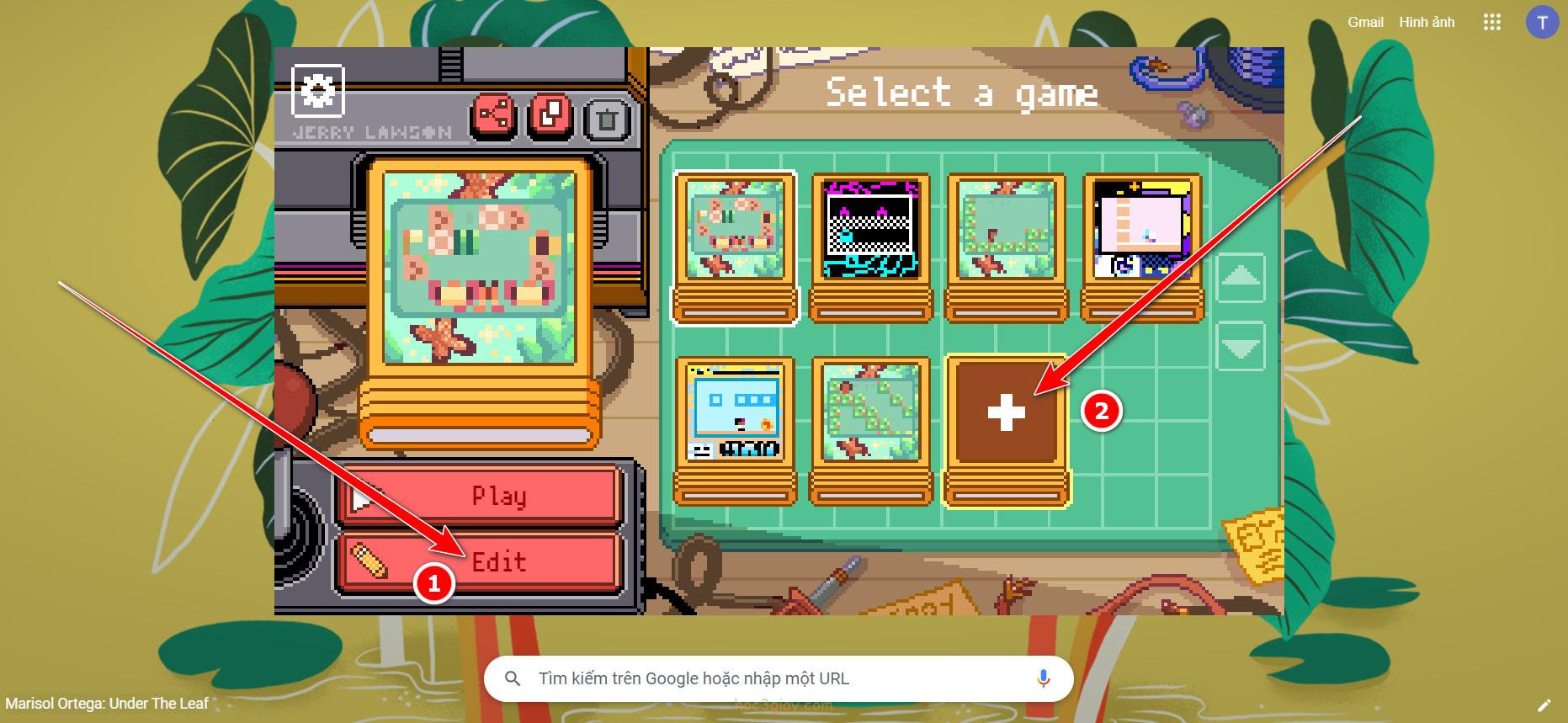Open the Gmail link

[1365, 22]
